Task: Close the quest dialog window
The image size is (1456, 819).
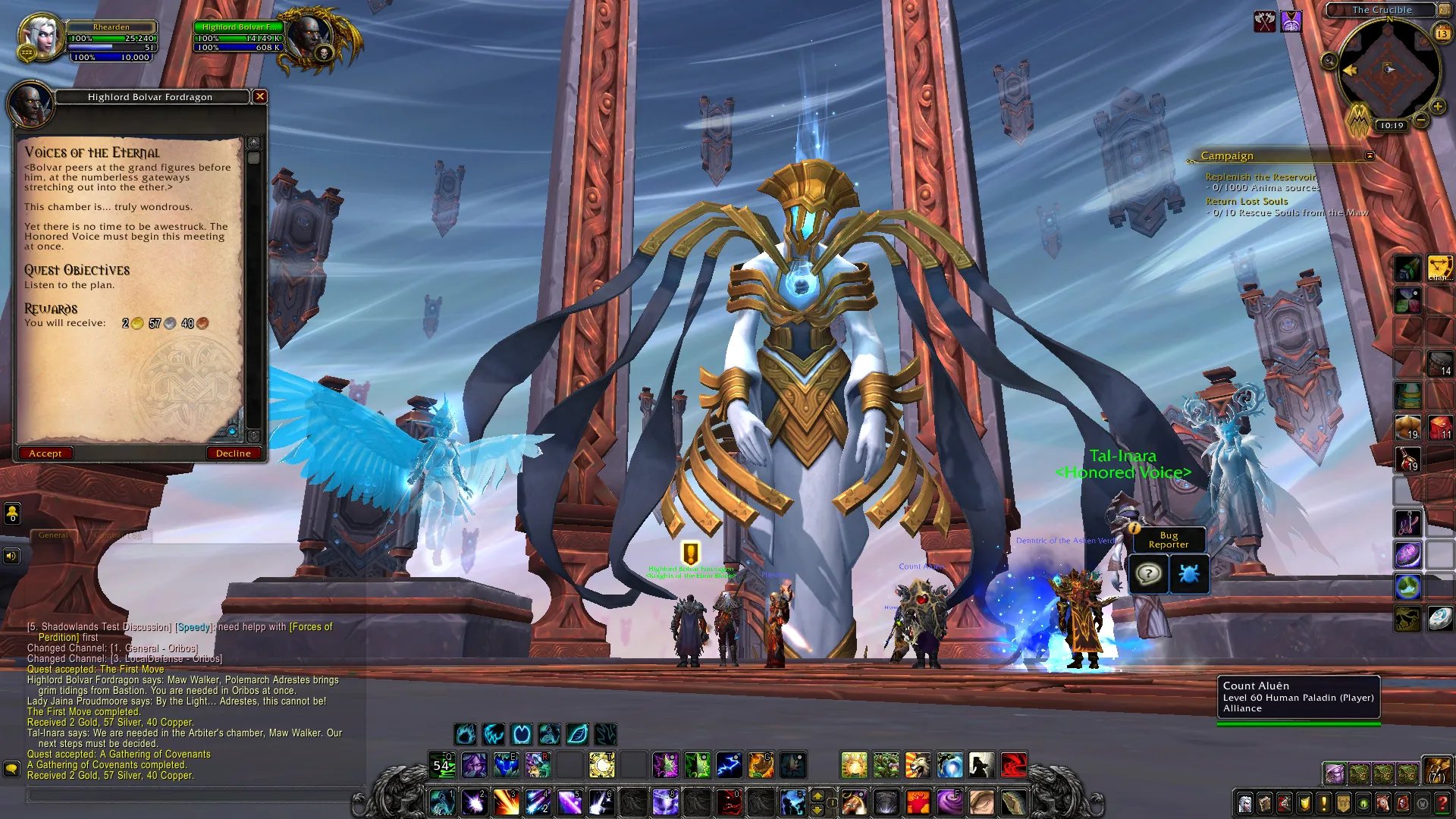Action: (x=260, y=96)
